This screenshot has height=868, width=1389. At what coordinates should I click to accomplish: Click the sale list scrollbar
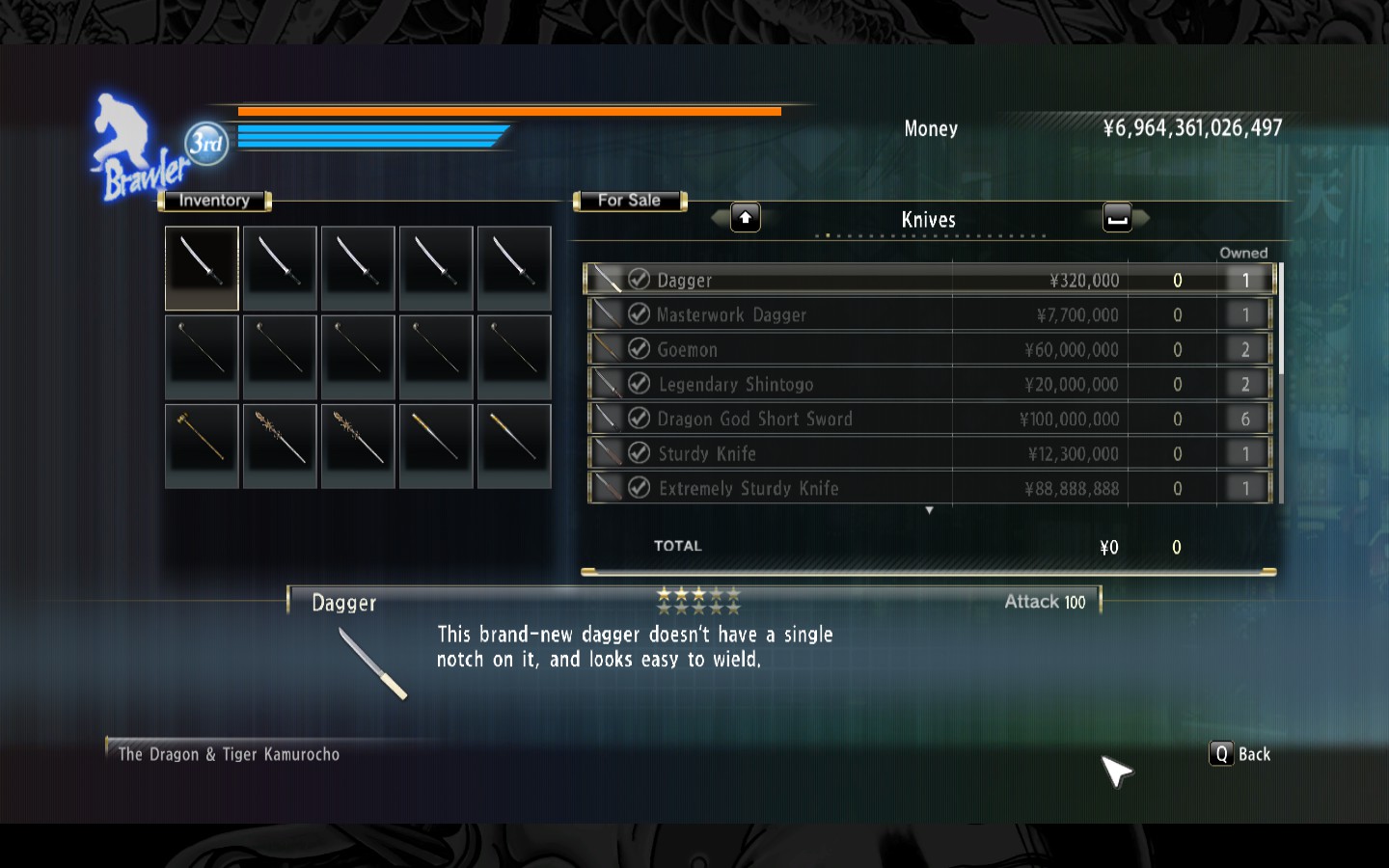pos(1281,318)
